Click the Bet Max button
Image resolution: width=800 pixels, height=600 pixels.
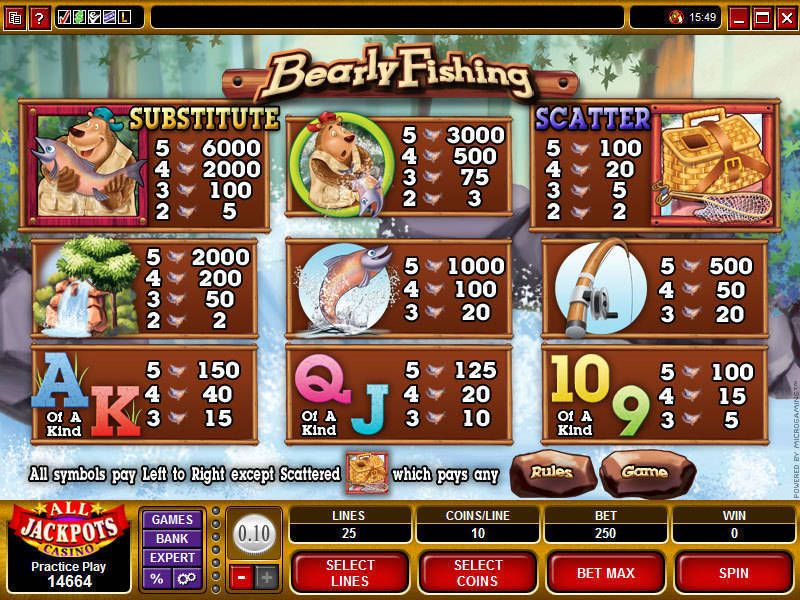point(605,573)
